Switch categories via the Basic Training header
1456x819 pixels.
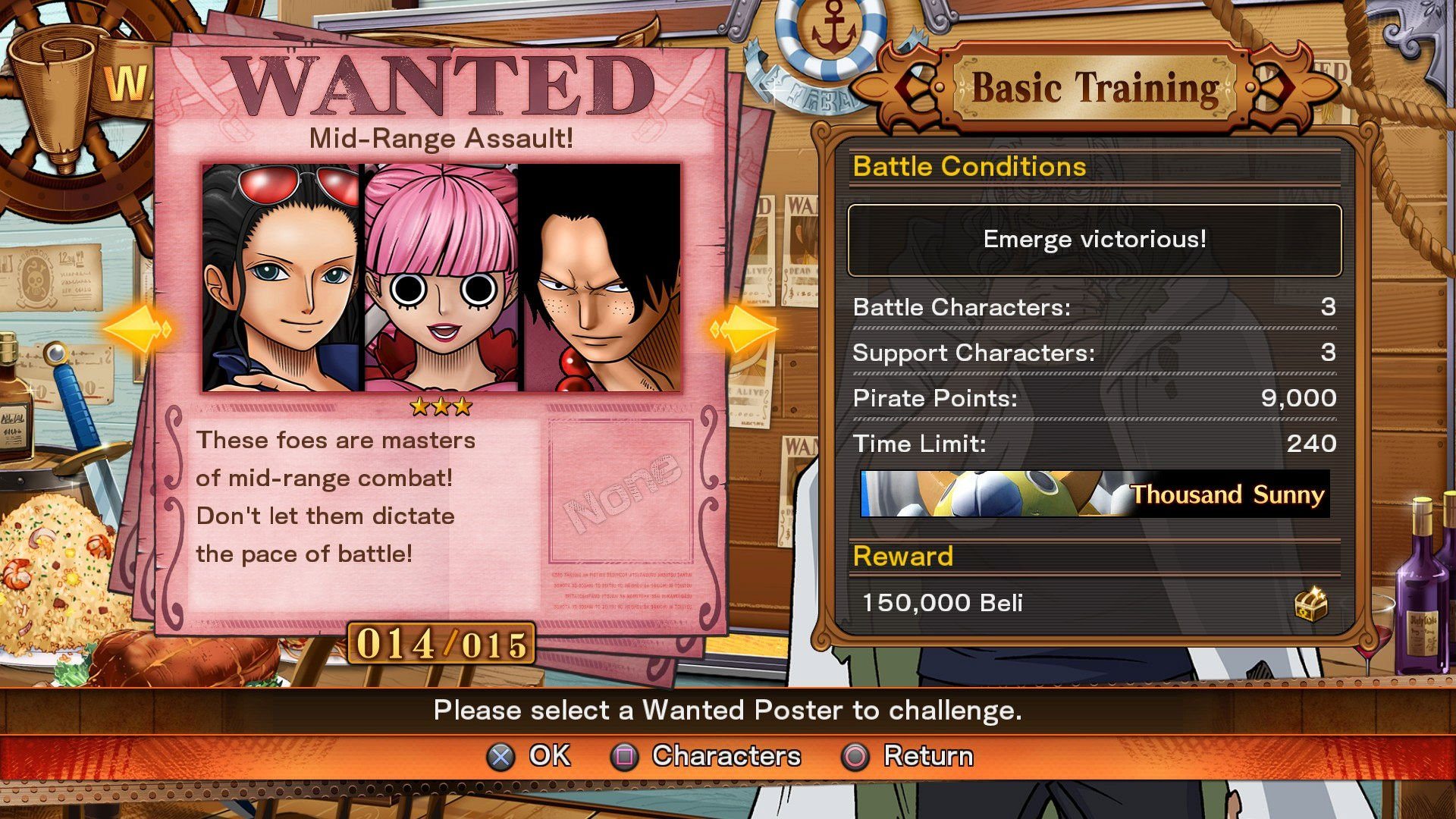1094,86
